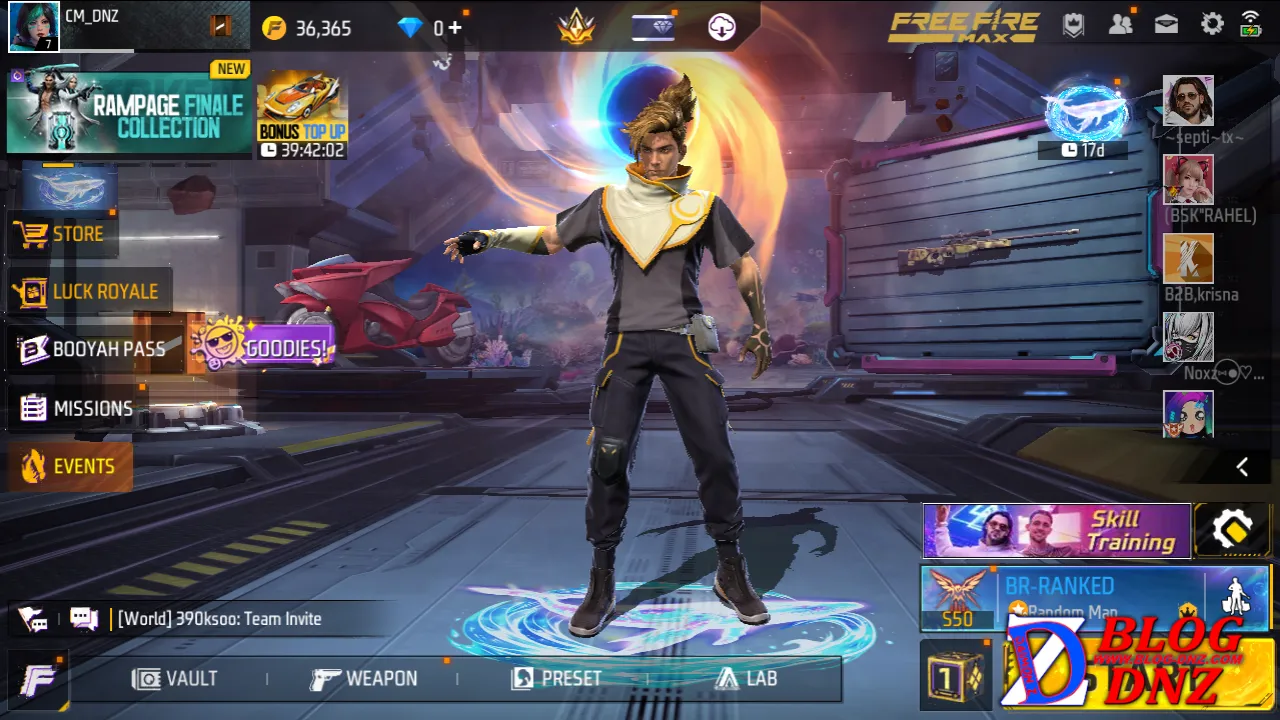
Task: Open the Preset tab
Action: point(557,679)
